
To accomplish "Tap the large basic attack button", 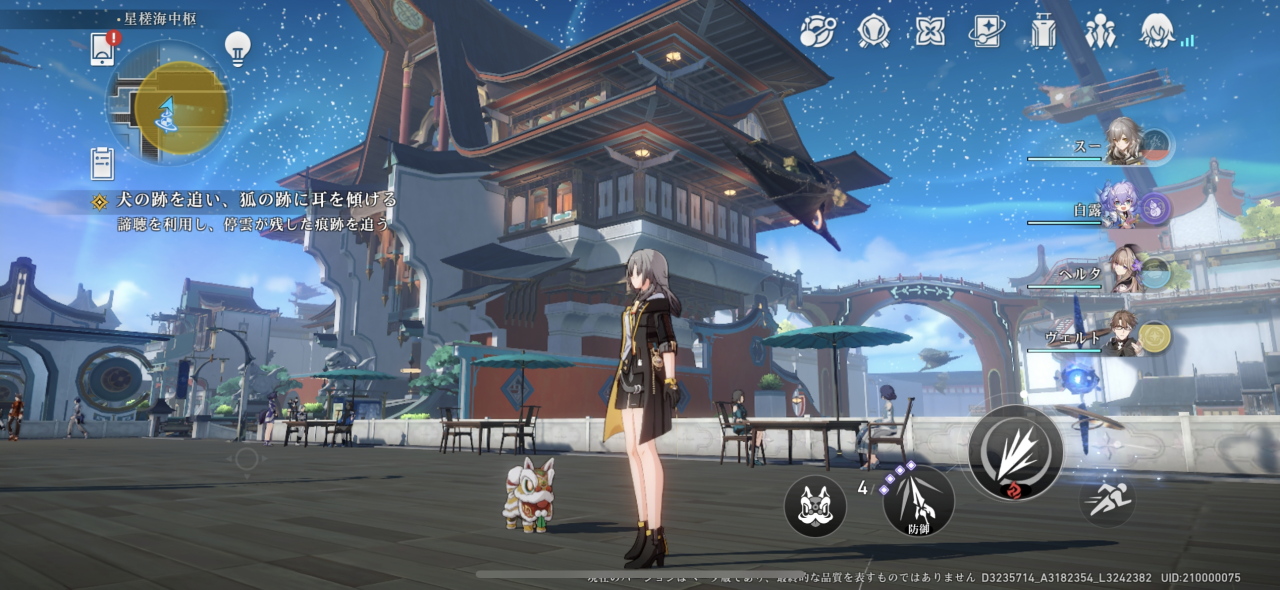I will coord(1015,453).
